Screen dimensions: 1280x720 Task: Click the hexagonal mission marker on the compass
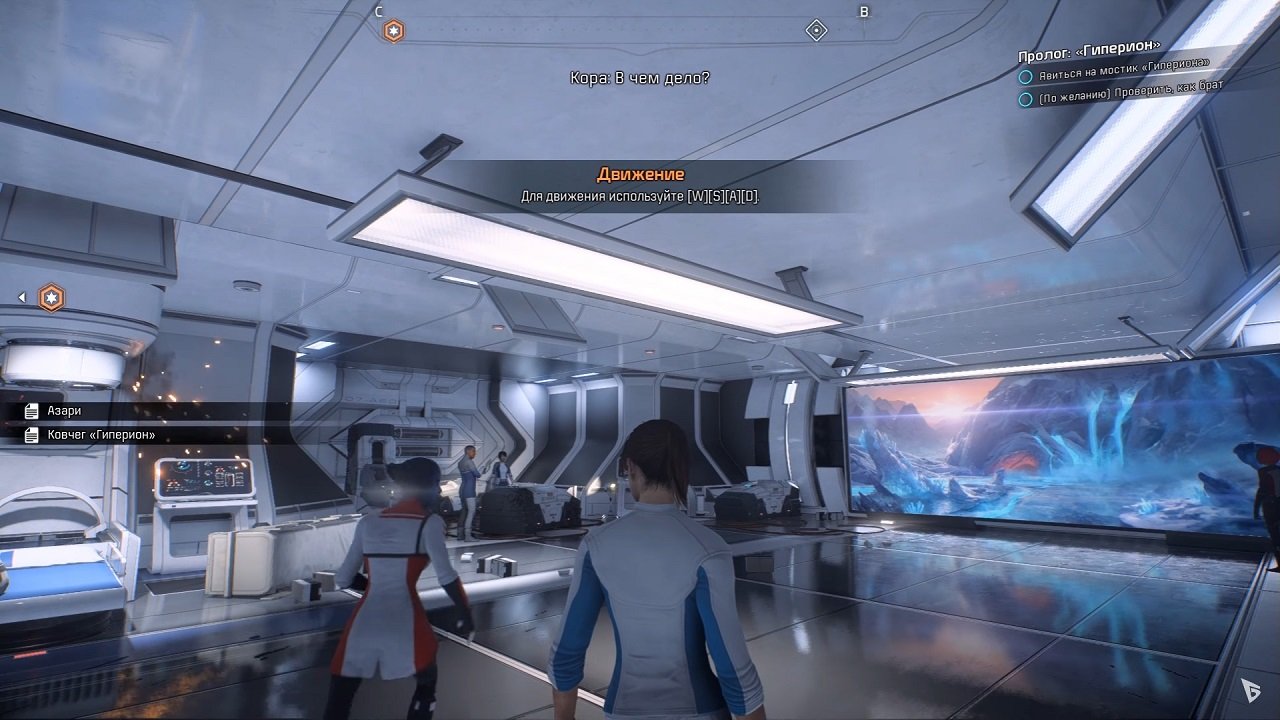click(x=393, y=29)
